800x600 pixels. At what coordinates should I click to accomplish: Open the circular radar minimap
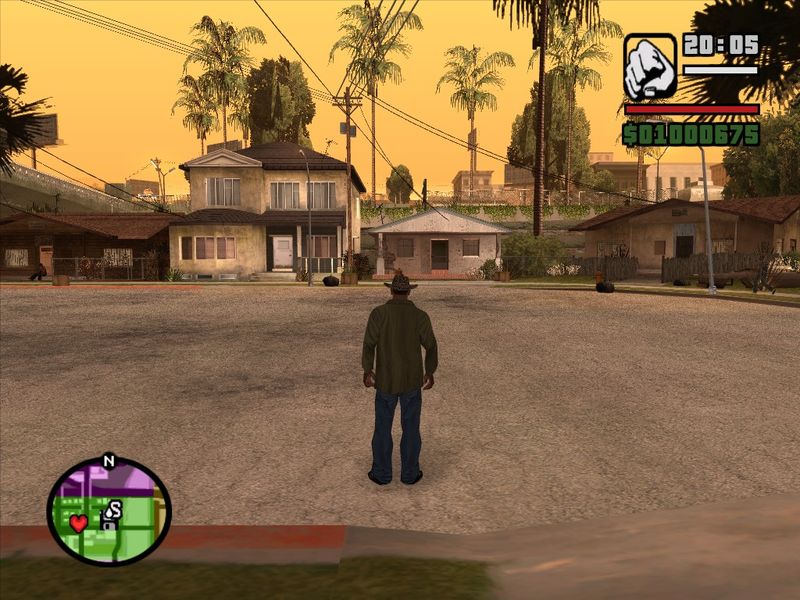tap(109, 511)
